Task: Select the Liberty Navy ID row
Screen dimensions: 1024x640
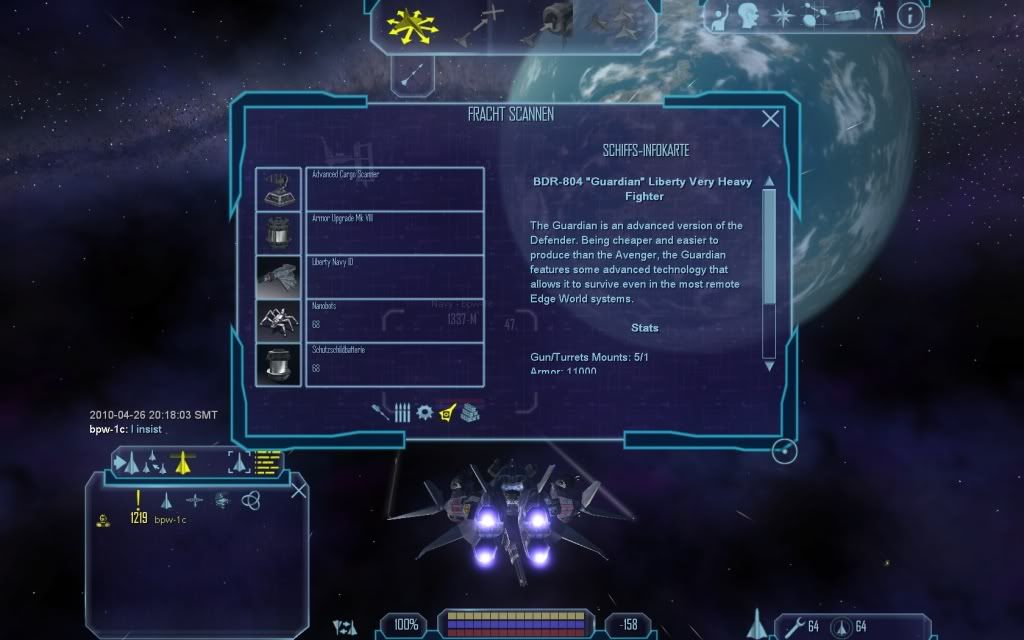Action: (x=395, y=276)
